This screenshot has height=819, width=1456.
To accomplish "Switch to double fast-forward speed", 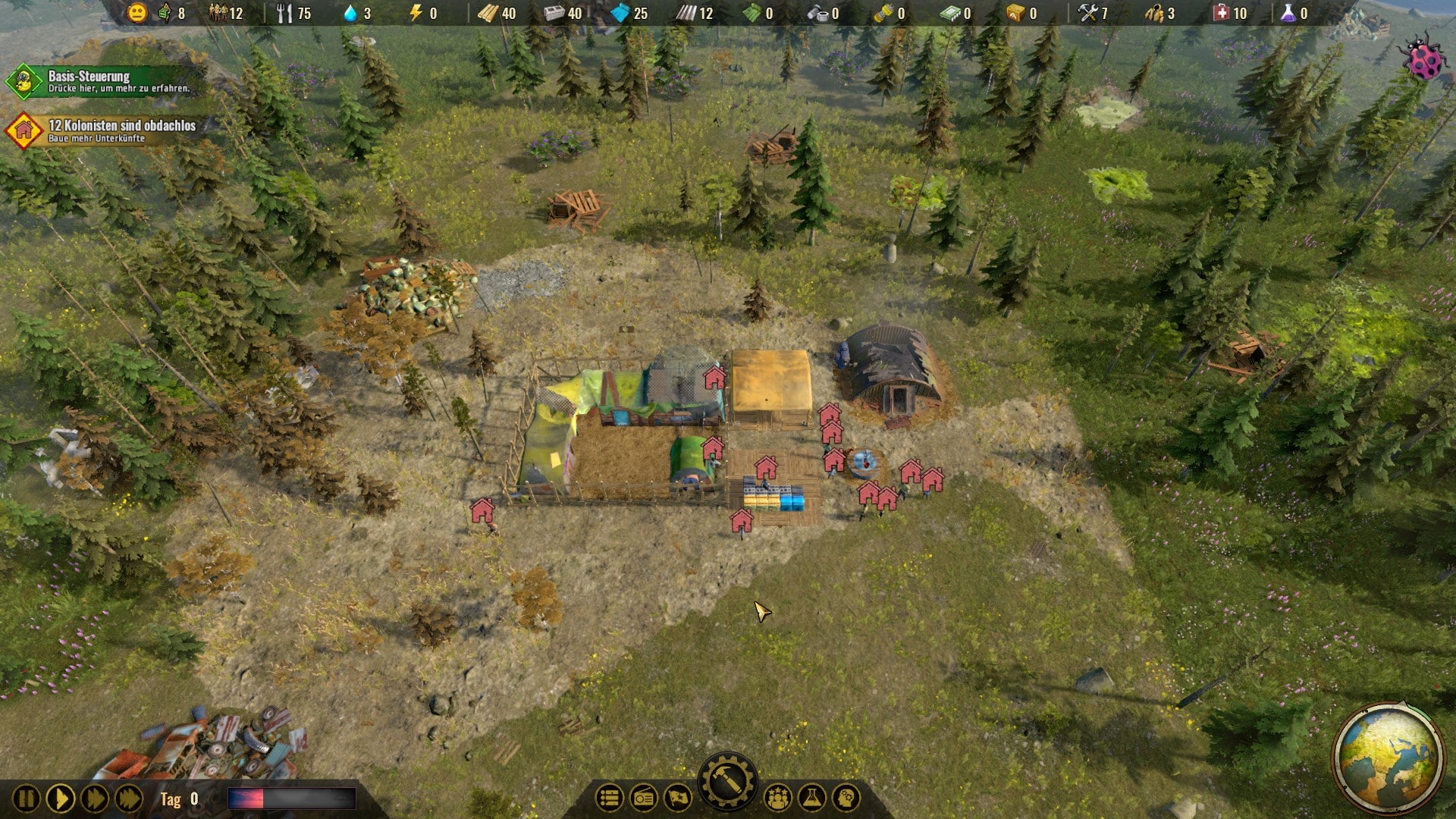I will (95, 799).
